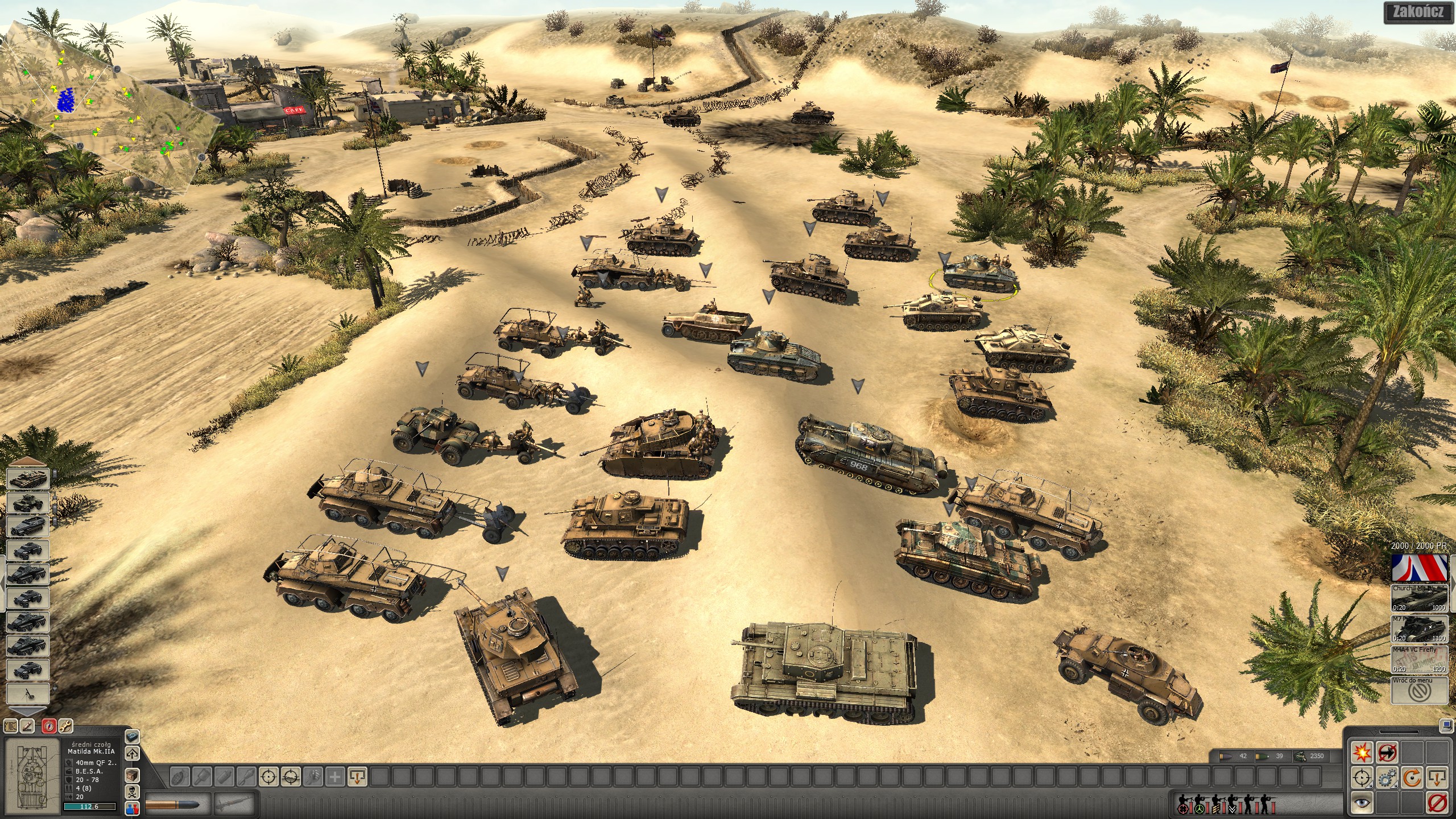
Task: Call in the M7 Priest unit
Action: [x=1419, y=629]
